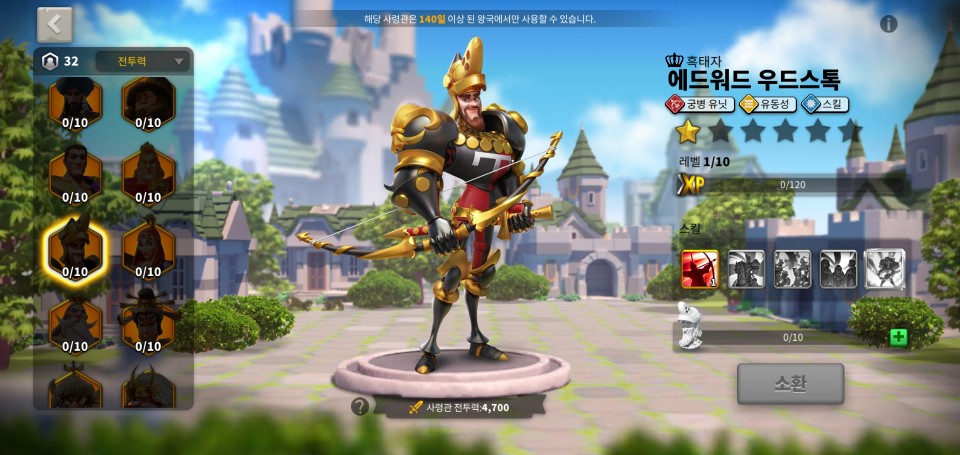This screenshot has height=455, width=960.
Task: Open the question mark help beside commander power
Action: (x=360, y=406)
